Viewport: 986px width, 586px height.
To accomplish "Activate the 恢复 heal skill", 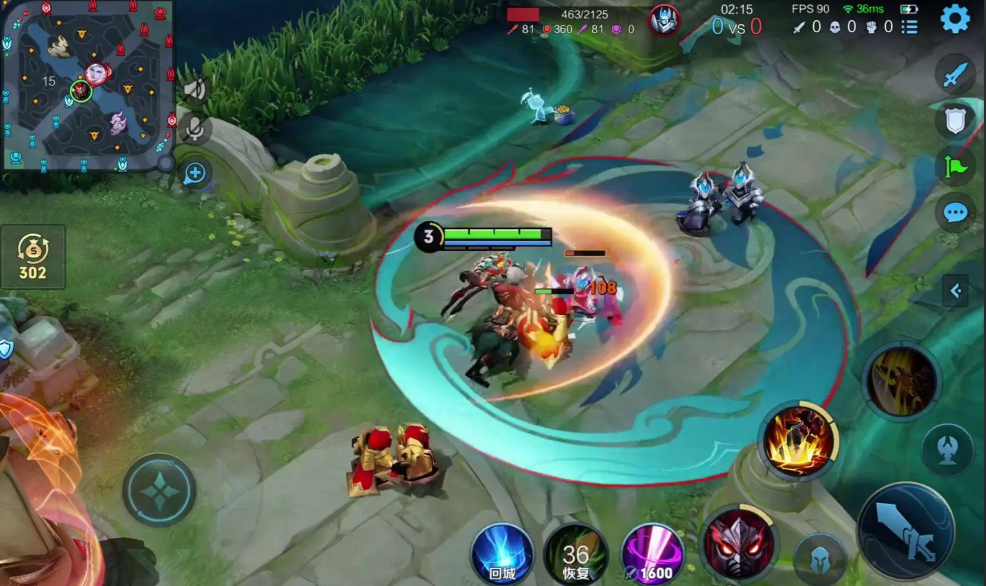I will point(576,553).
